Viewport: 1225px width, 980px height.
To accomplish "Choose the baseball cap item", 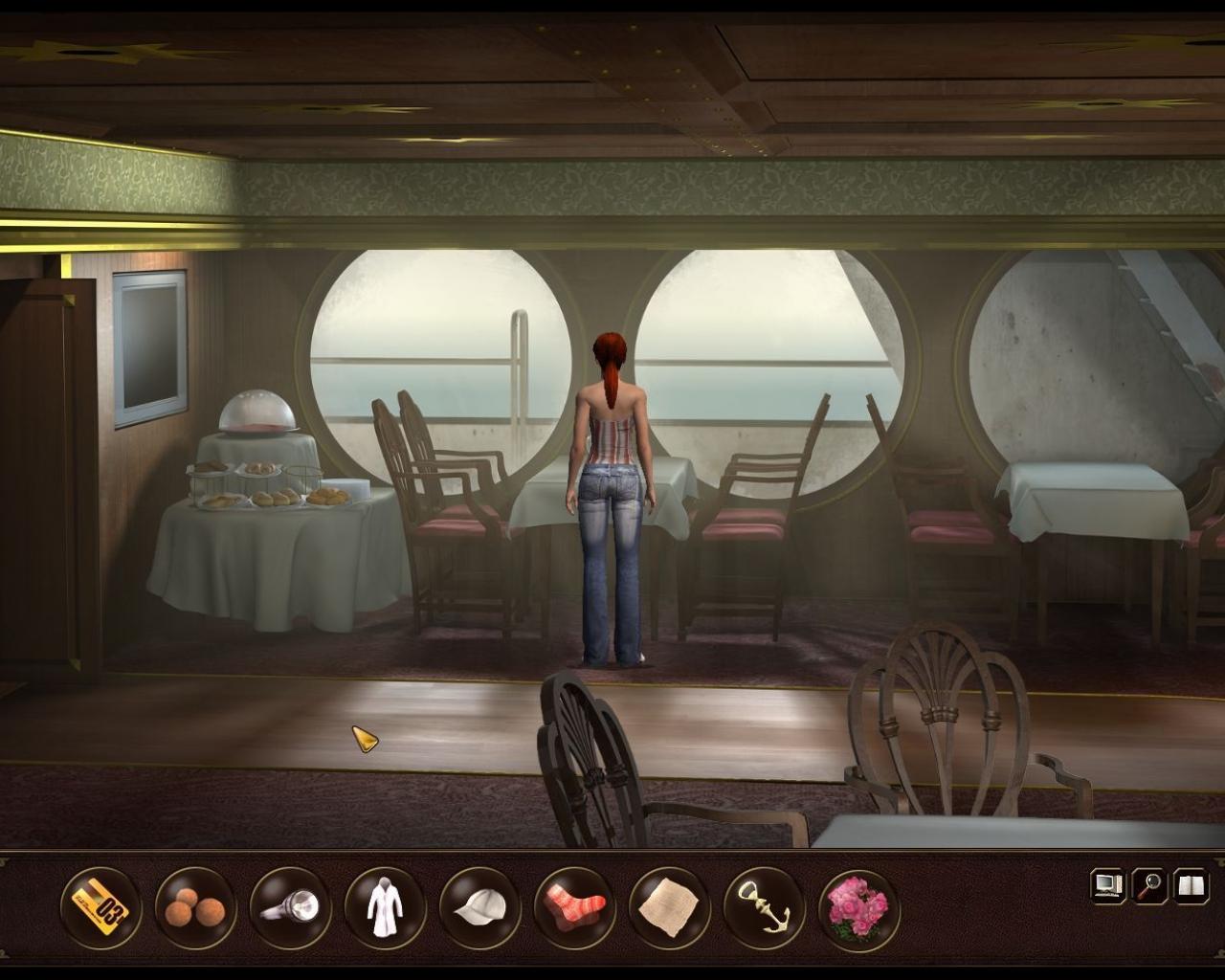I will coord(479,905).
